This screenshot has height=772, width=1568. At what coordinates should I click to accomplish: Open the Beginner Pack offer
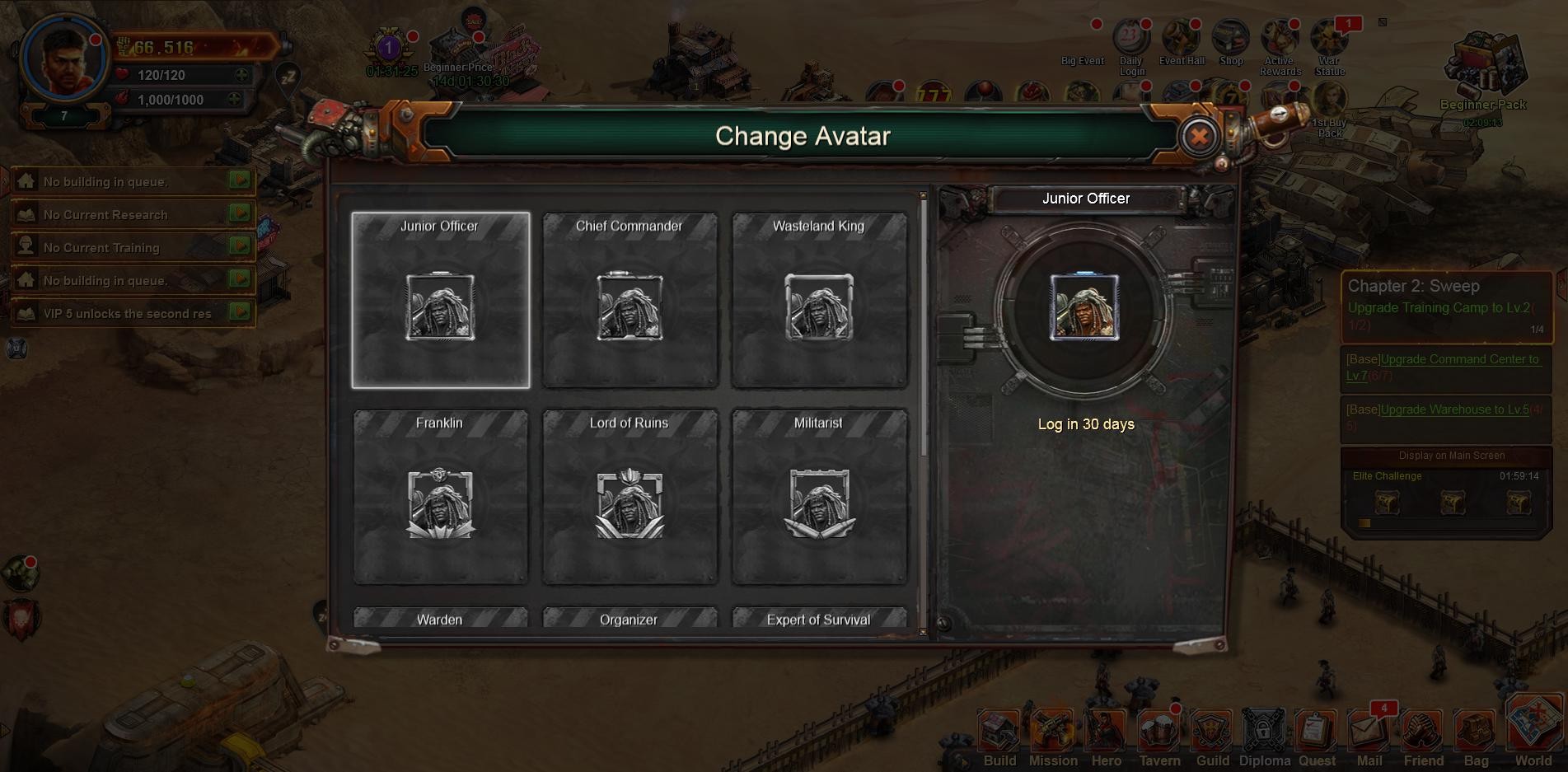tap(1483, 74)
